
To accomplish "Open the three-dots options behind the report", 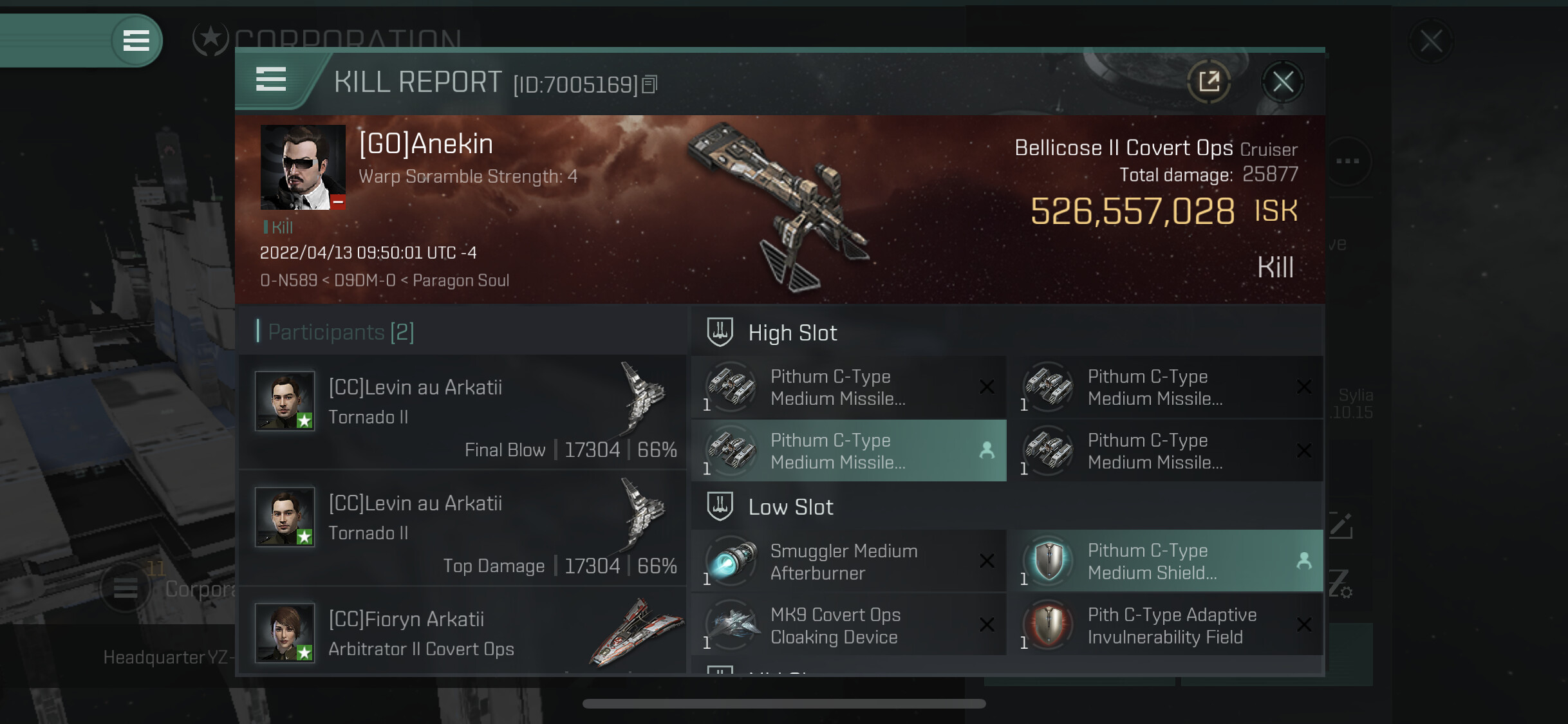I will click(x=1347, y=161).
